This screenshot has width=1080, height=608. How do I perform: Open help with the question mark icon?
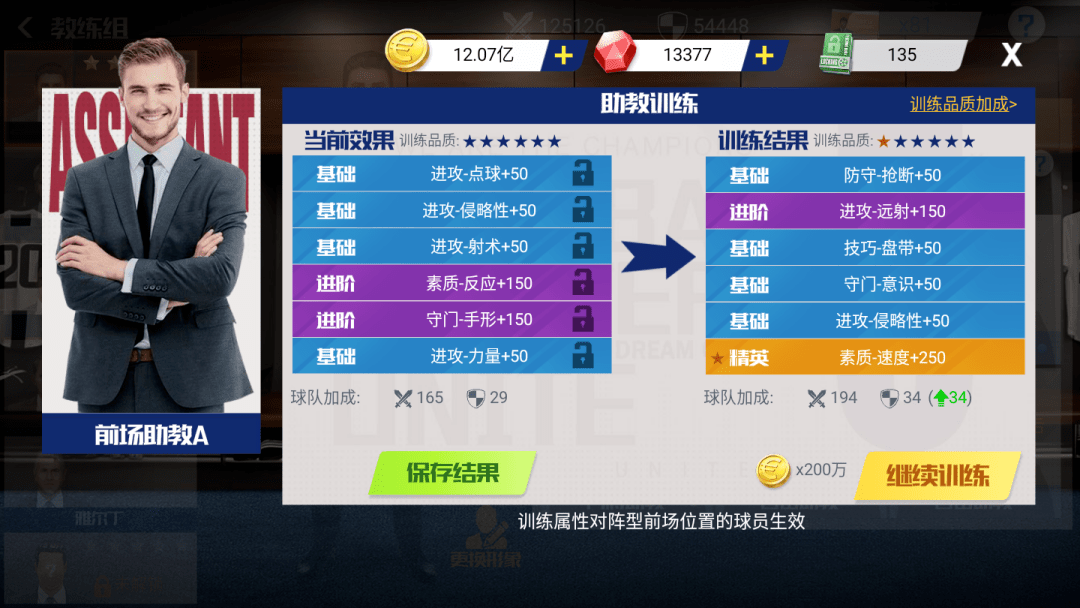(1025, 24)
